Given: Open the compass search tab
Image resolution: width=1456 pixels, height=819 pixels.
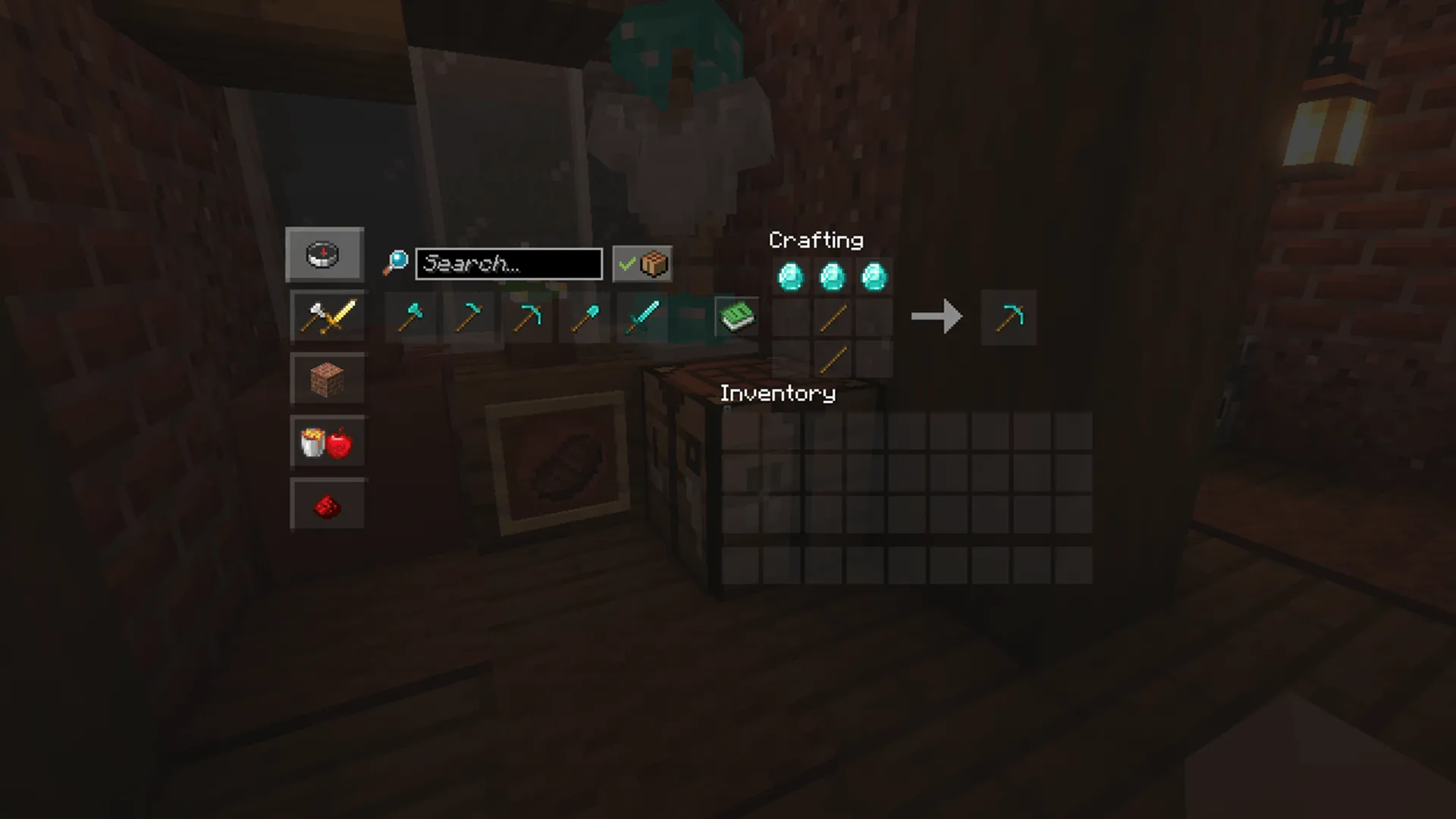Looking at the screenshot, I should (x=325, y=254).
